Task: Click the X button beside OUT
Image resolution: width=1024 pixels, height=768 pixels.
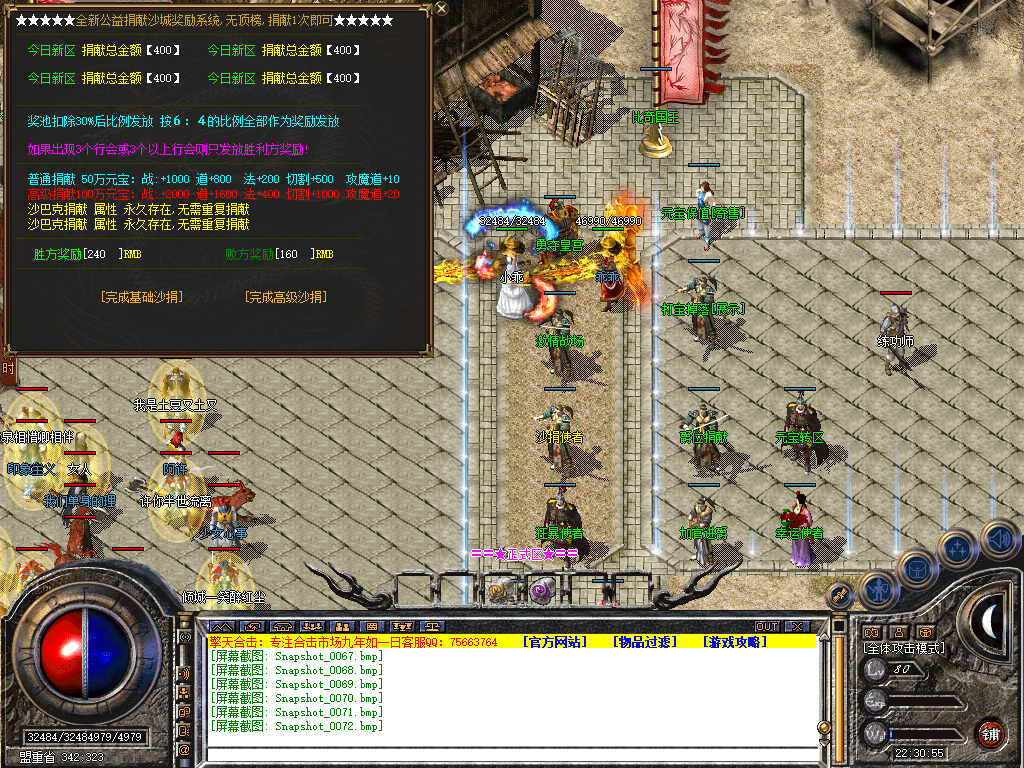Action: [796, 627]
